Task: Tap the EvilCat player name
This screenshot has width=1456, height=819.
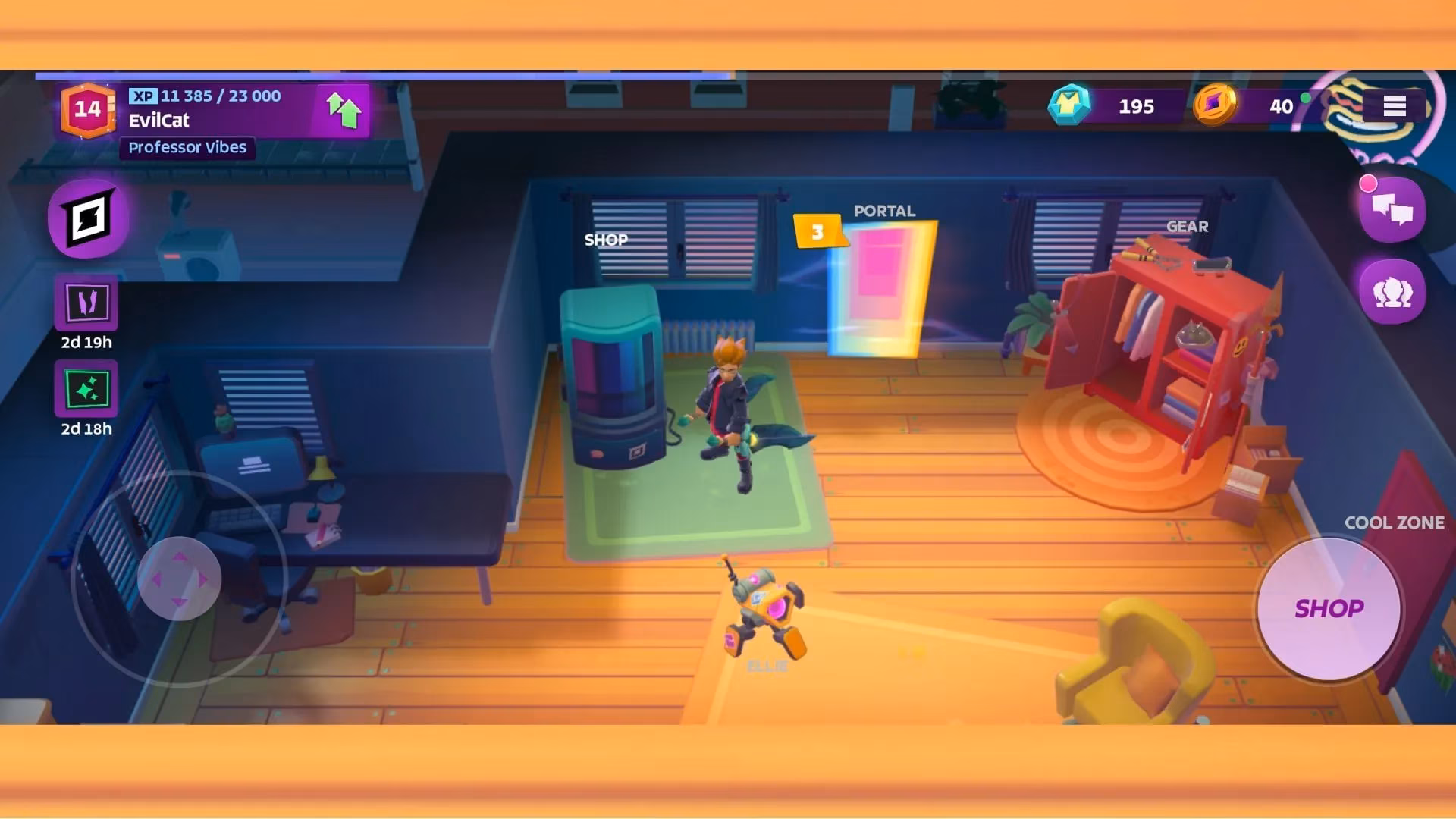Action: tap(159, 121)
